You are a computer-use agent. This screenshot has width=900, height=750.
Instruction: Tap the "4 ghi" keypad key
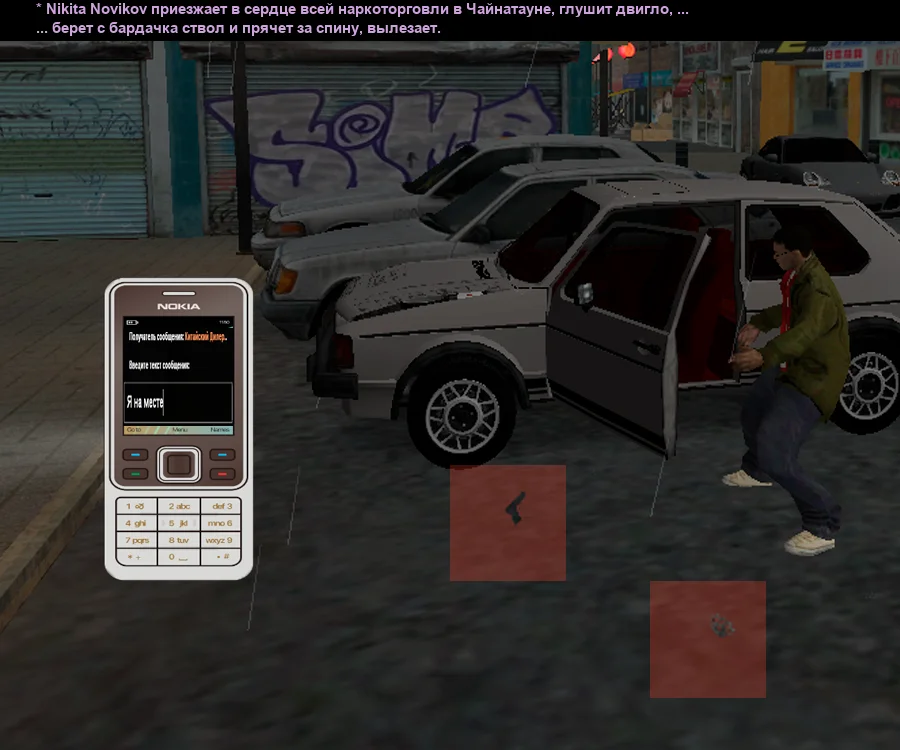click(x=136, y=523)
